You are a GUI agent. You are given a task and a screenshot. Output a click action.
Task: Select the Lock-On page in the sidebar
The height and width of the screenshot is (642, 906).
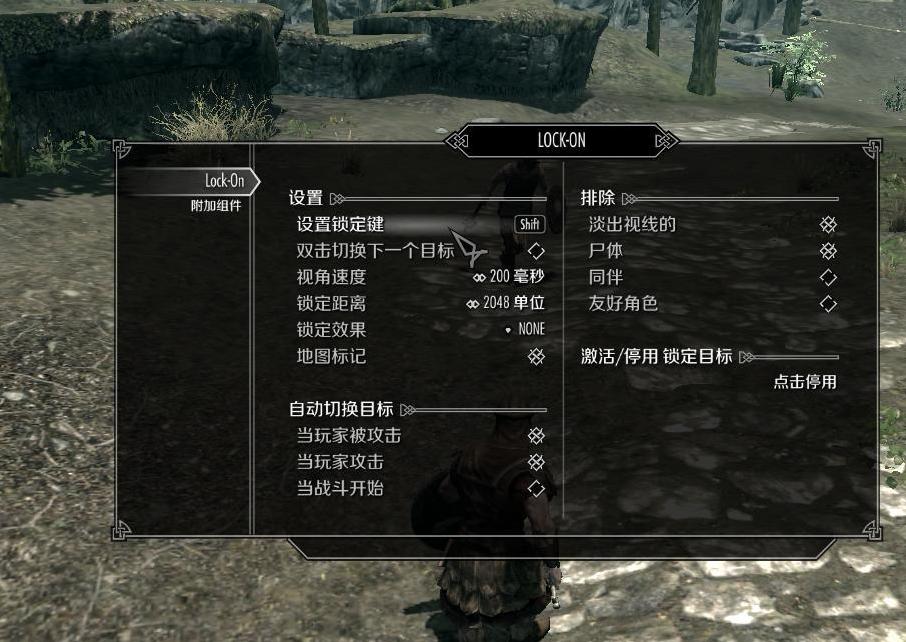[x=224, y=181]
